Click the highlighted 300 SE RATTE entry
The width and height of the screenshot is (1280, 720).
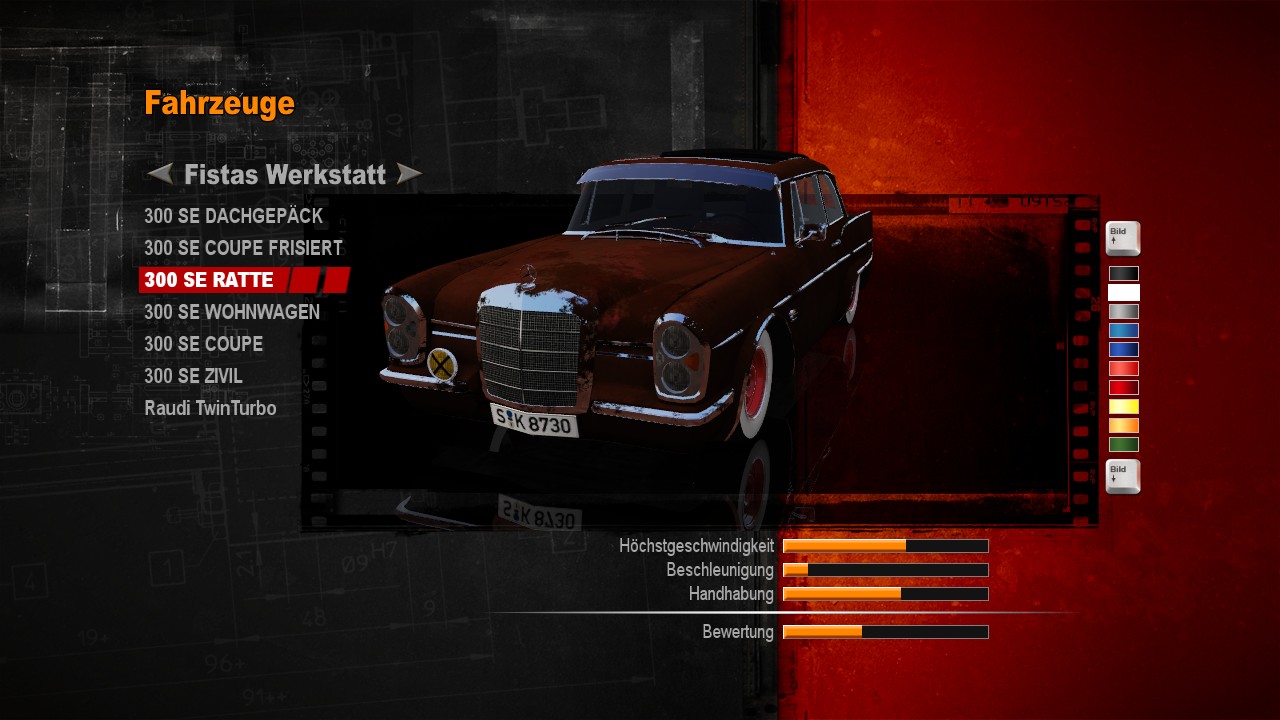tap(209, 280)
